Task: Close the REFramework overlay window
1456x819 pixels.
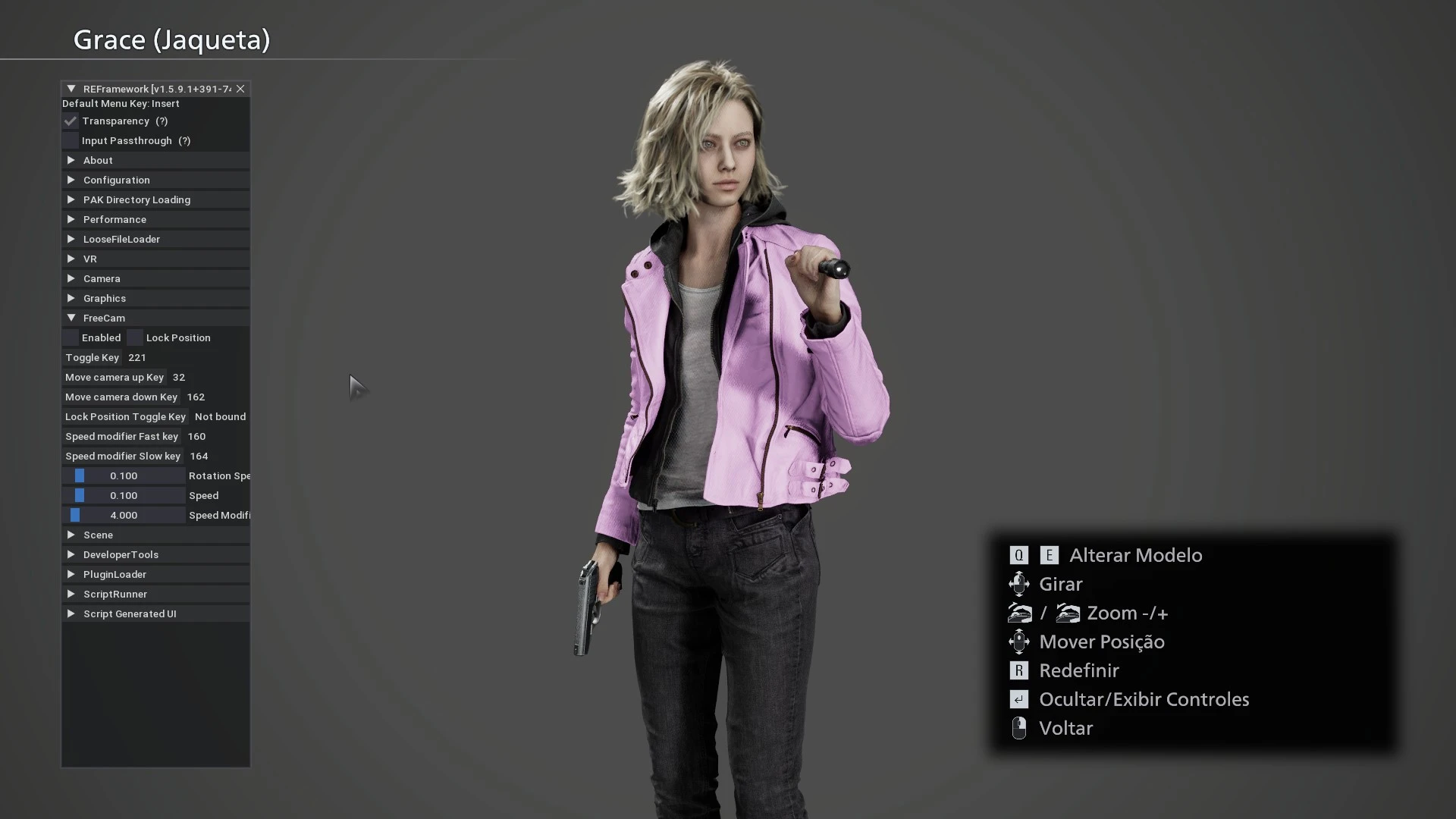Action: click(240, 89)
